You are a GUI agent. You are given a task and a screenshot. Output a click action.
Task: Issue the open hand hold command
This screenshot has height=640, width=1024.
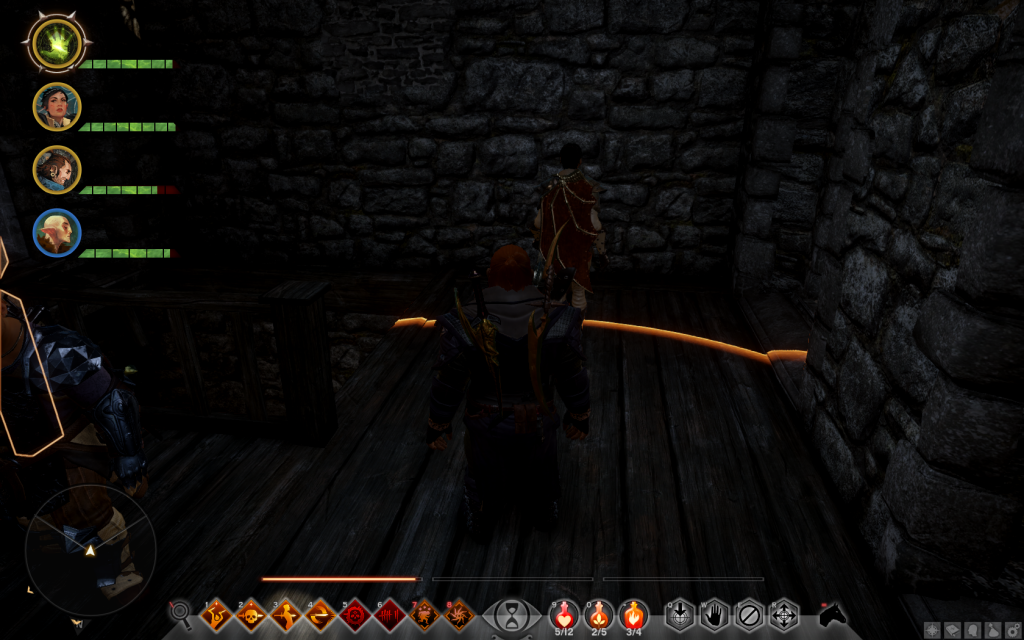tap(713, 613)
